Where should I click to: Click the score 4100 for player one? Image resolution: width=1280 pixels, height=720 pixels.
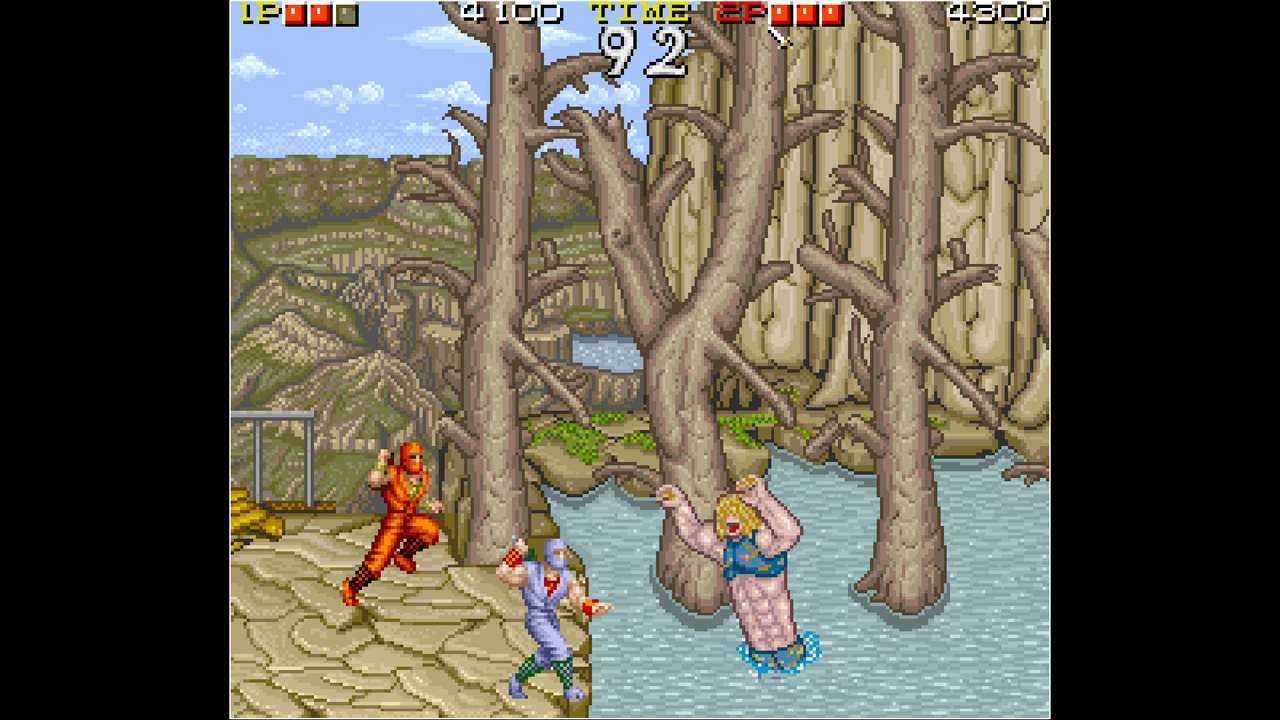pyautogui.click(x=510, y=13)
